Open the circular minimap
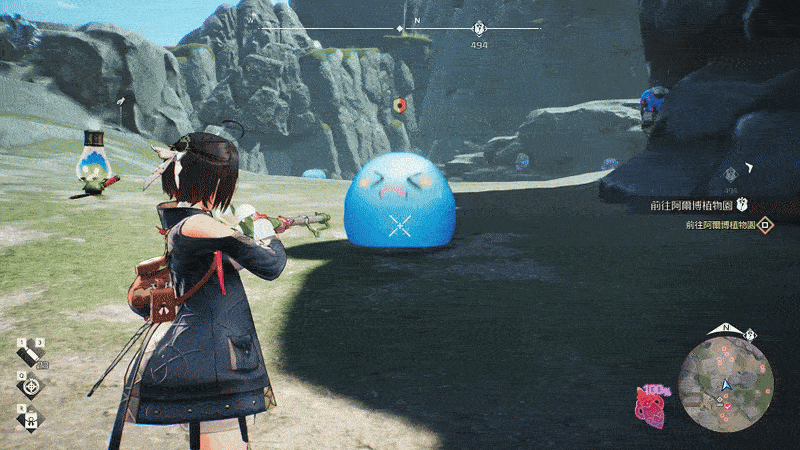Viewport: 800px width, 450px height. pos(725,385)
